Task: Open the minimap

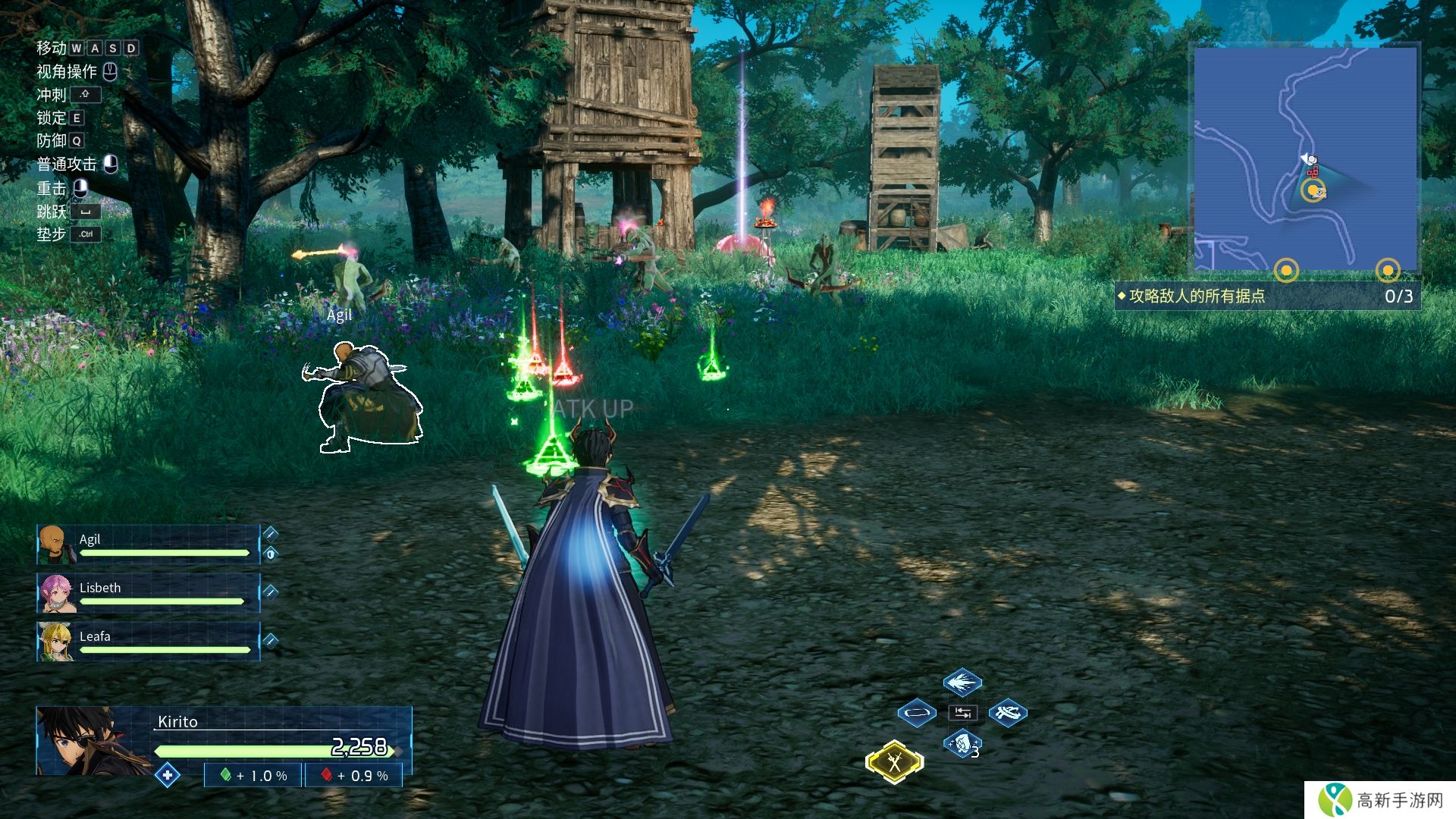Action: click(x=1305, y=159)
